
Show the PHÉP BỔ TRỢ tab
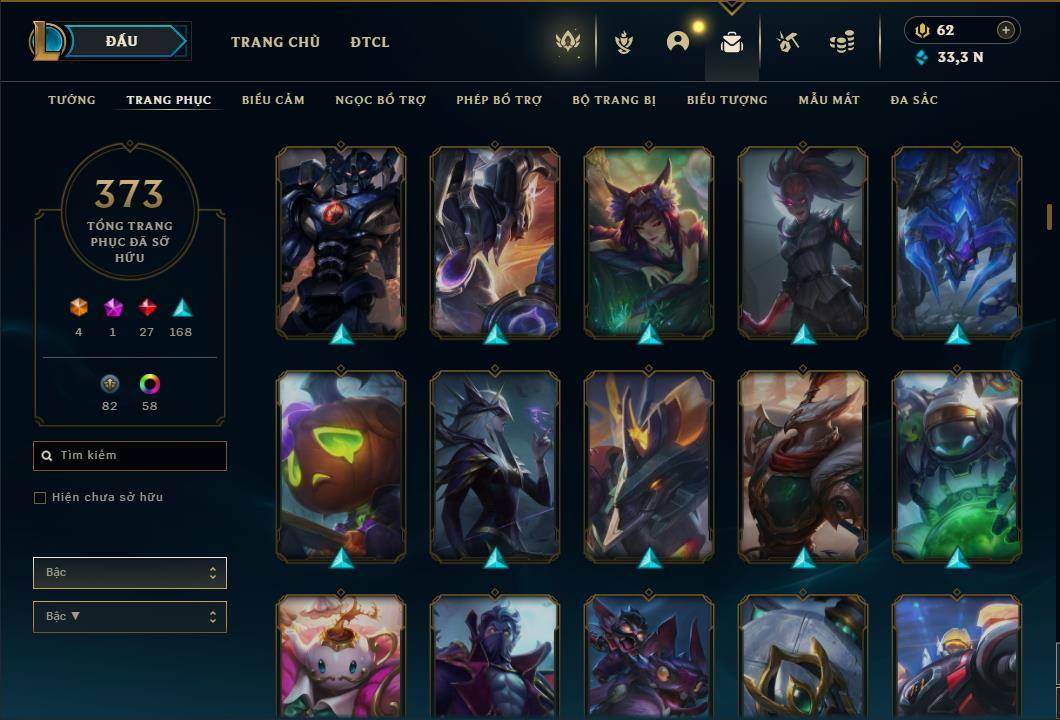pos(499,100)
